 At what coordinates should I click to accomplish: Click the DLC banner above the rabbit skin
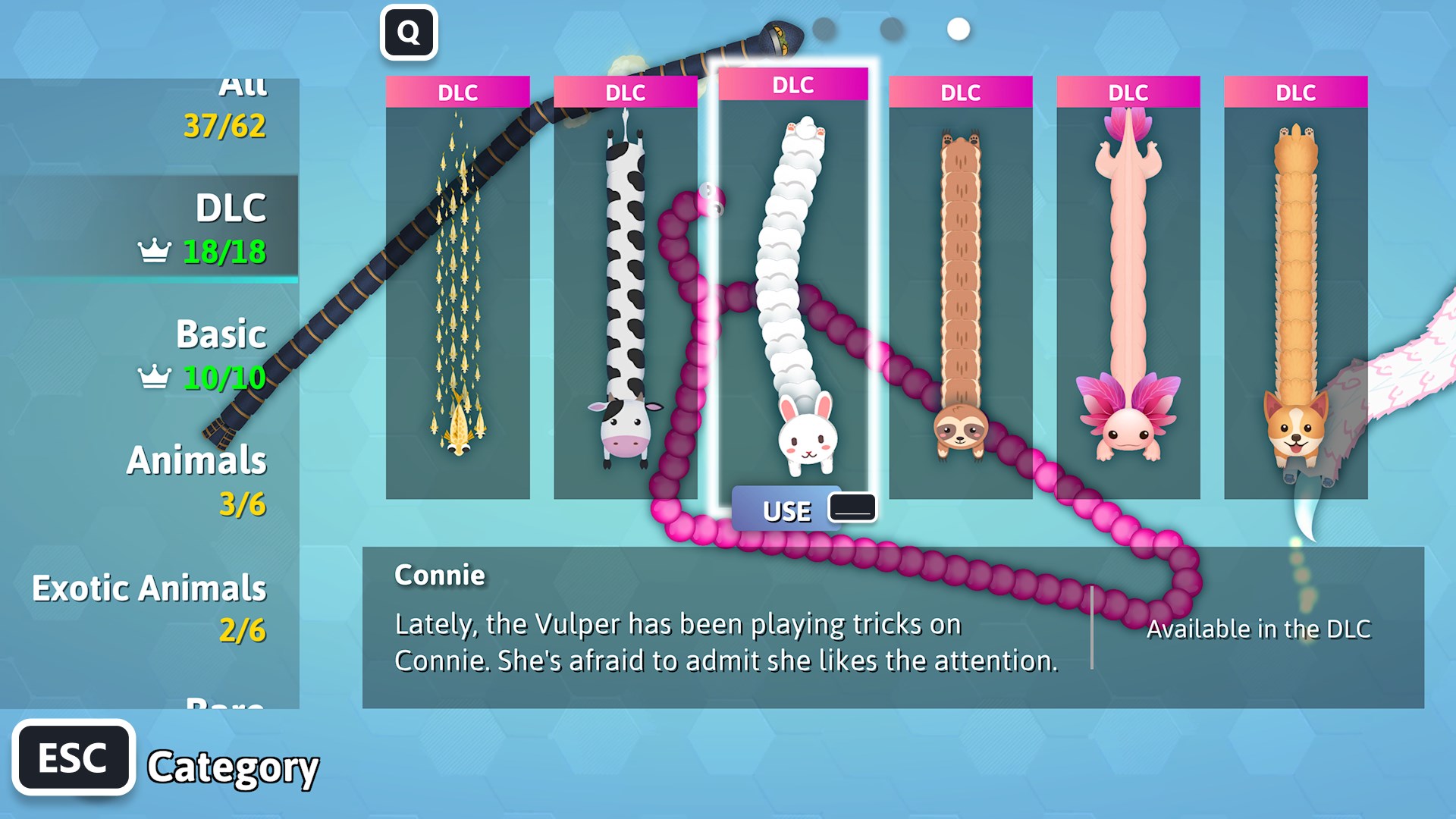(792, 86)
